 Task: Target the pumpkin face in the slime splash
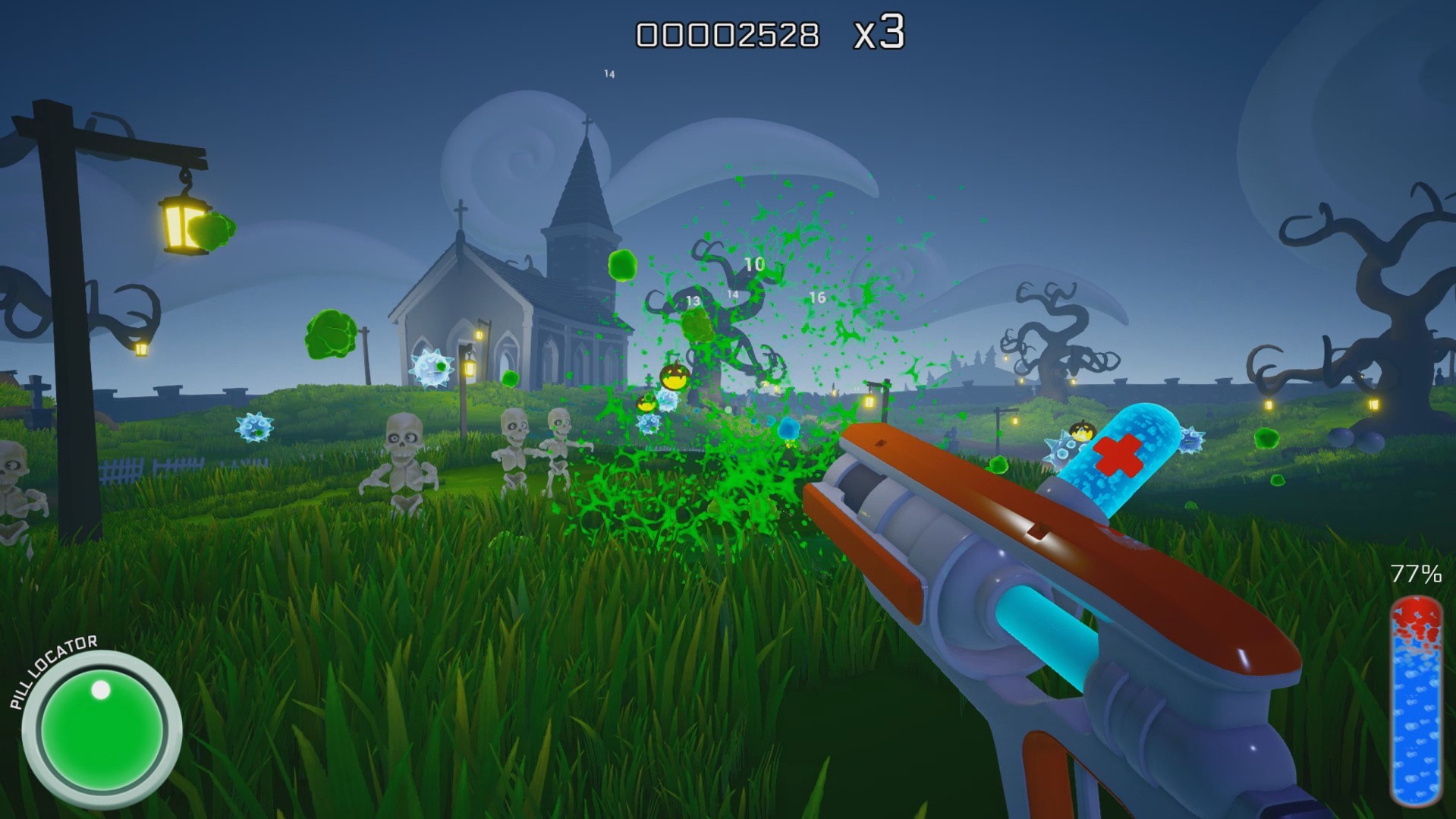tap(675, 377)
